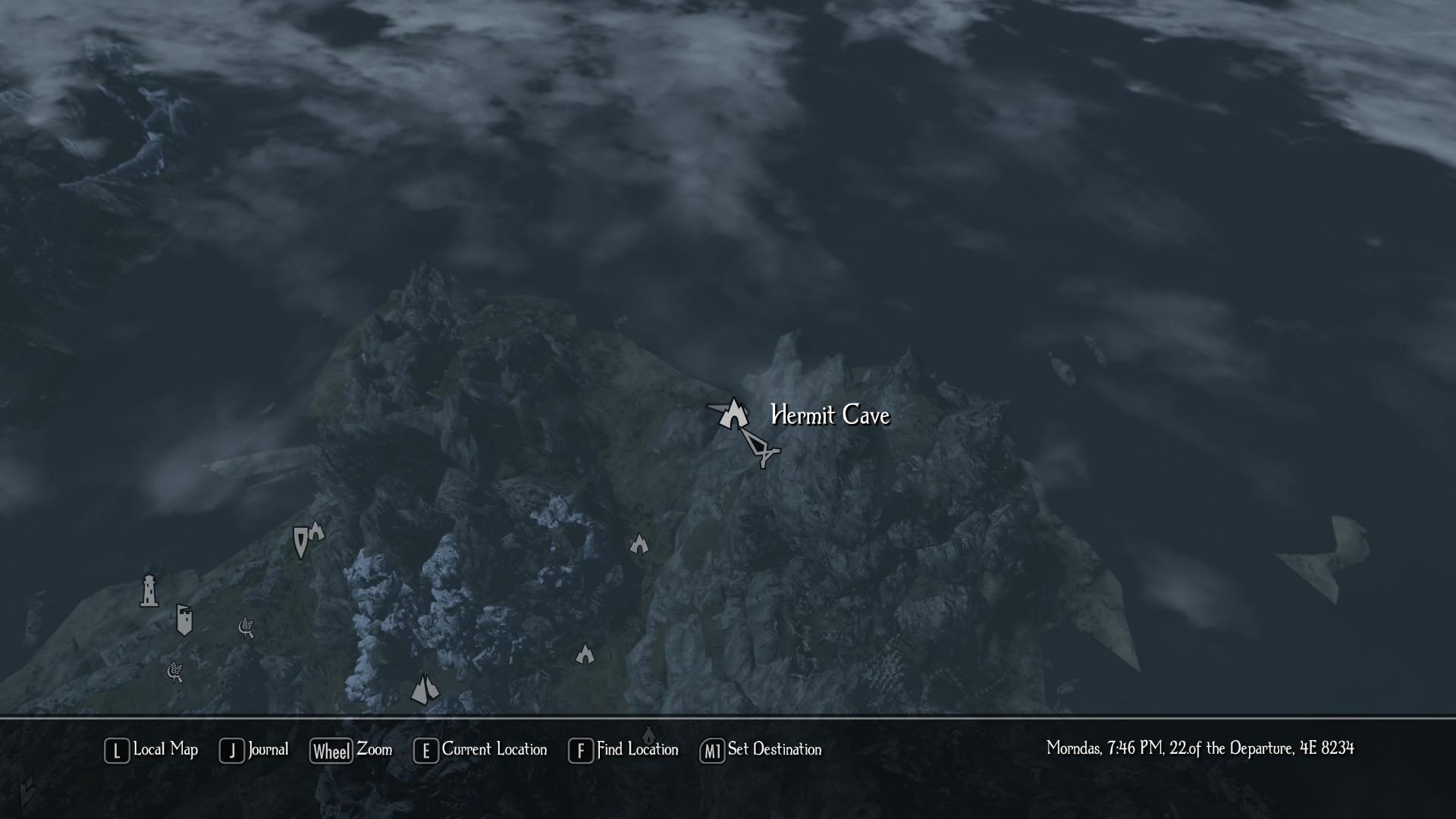Viewport: 1456px width, 819px height.
Task: Choose the flagged tower map marker
Action: [x=184, y=620]
